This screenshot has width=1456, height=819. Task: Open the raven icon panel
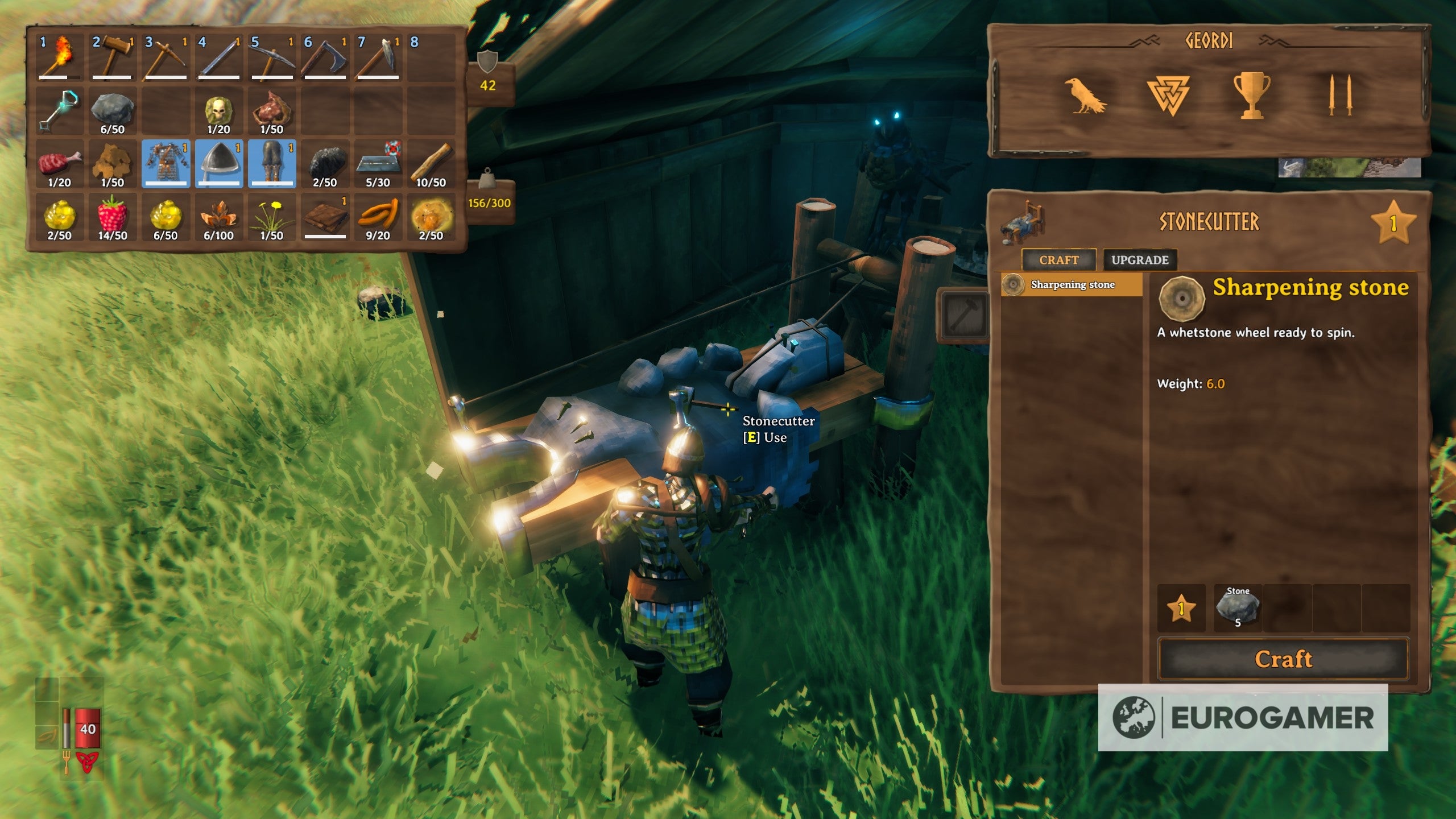[1085, 96]
